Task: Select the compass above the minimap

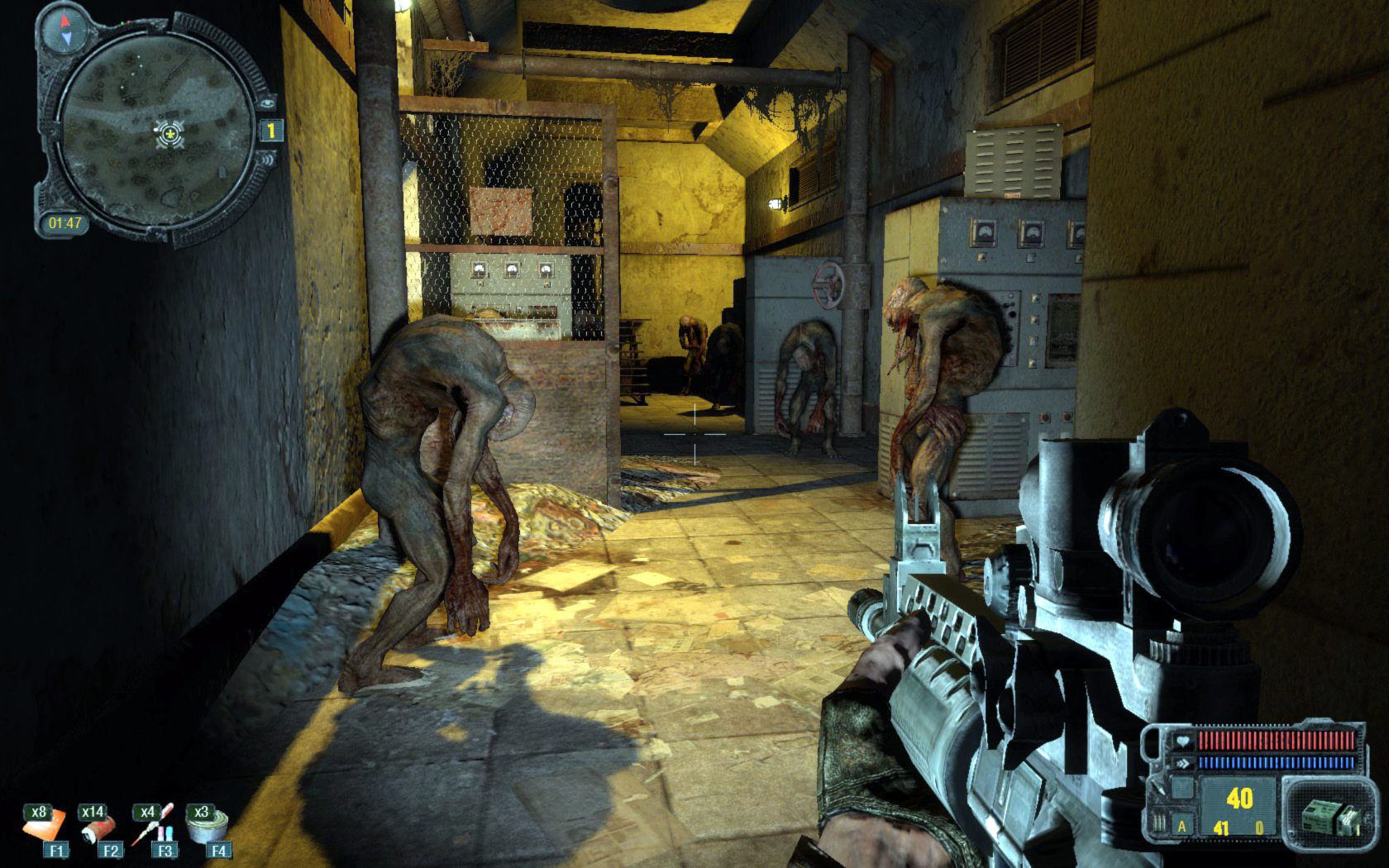Action: [x=64, y=27]
